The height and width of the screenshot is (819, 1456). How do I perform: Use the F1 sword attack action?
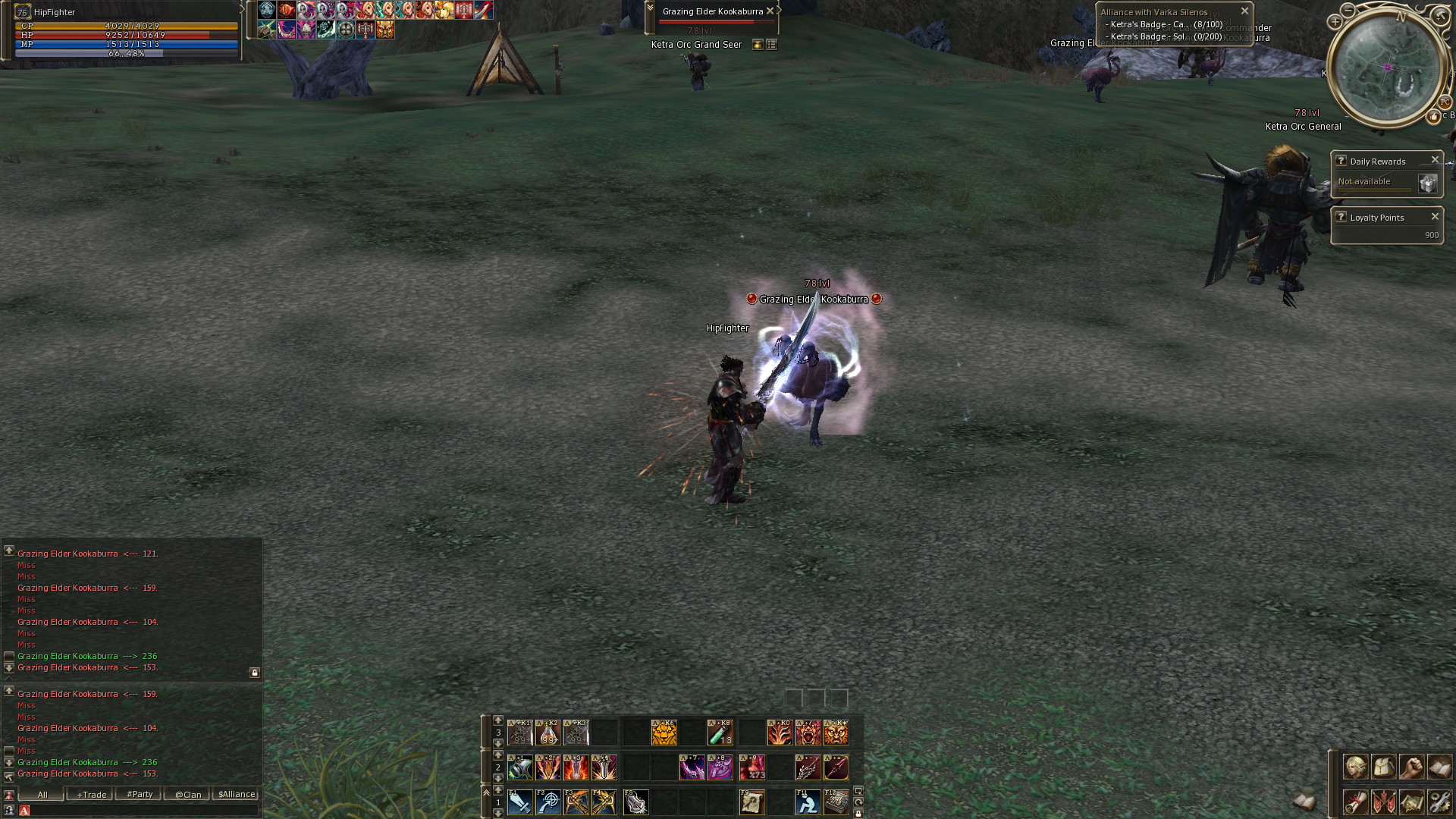pyautogui.click(x=520, y=802)
